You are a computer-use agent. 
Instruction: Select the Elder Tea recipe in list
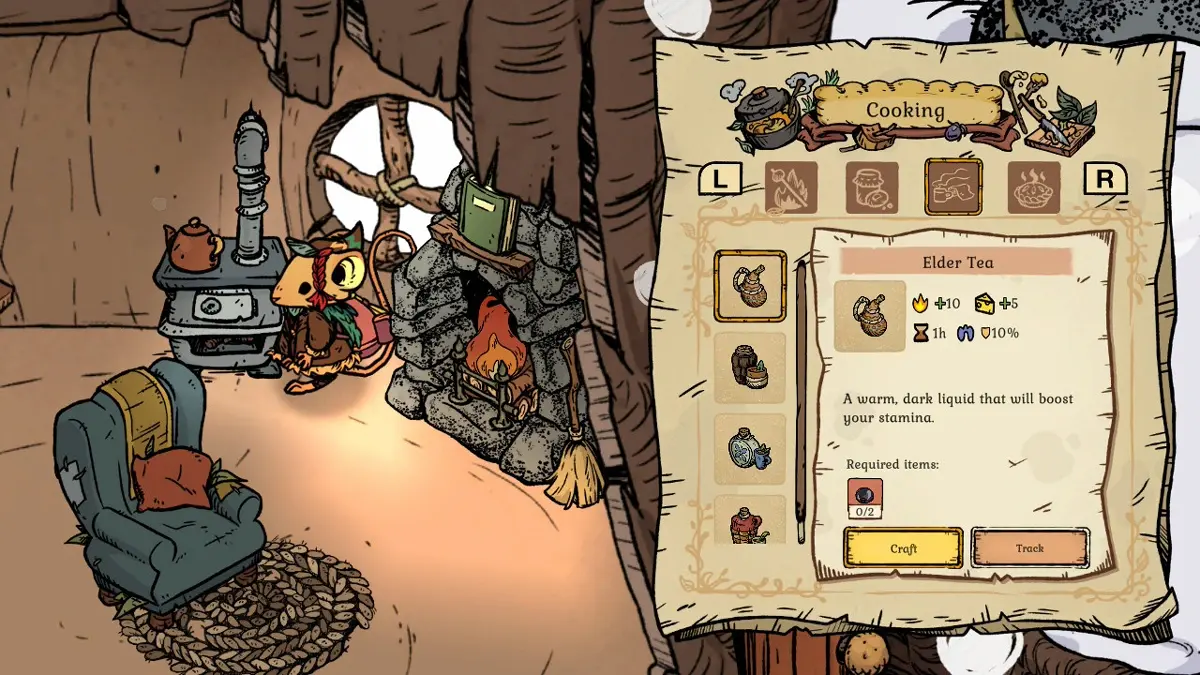[750, 286]
